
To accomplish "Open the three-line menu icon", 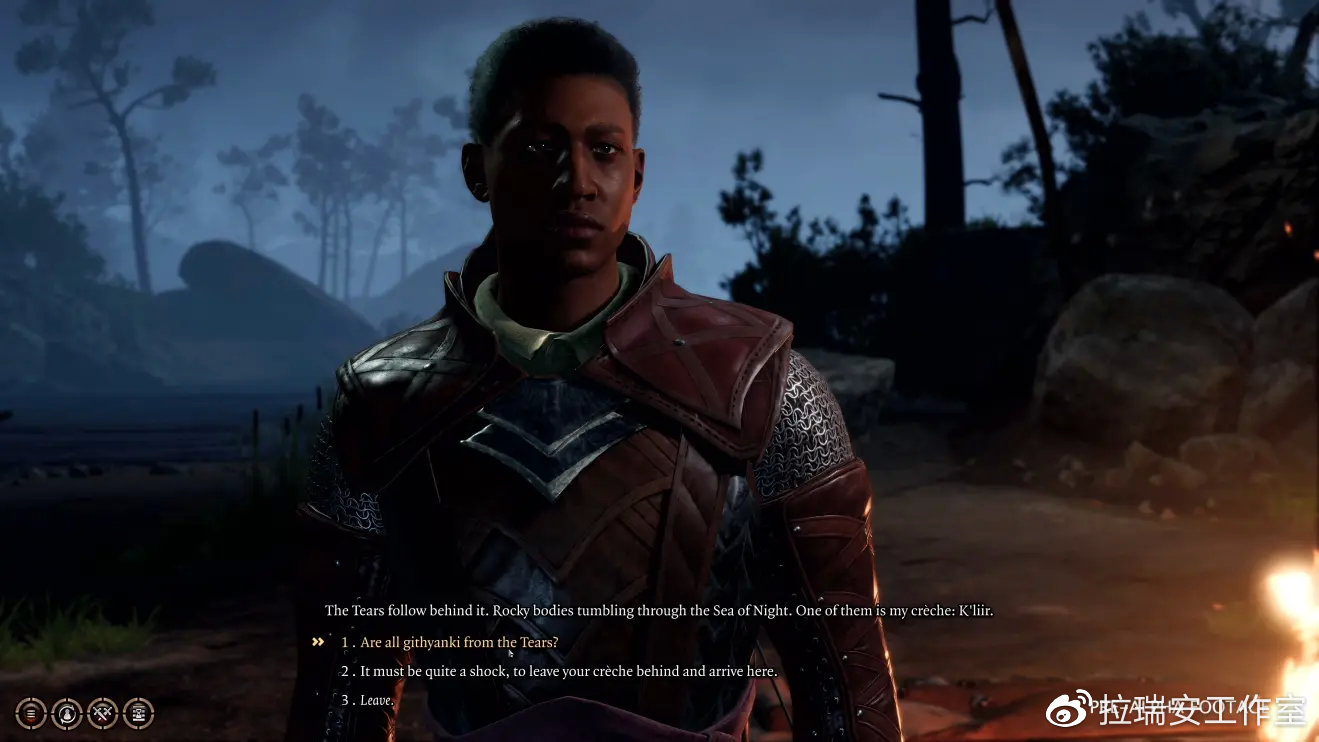I will click(31, 713).
